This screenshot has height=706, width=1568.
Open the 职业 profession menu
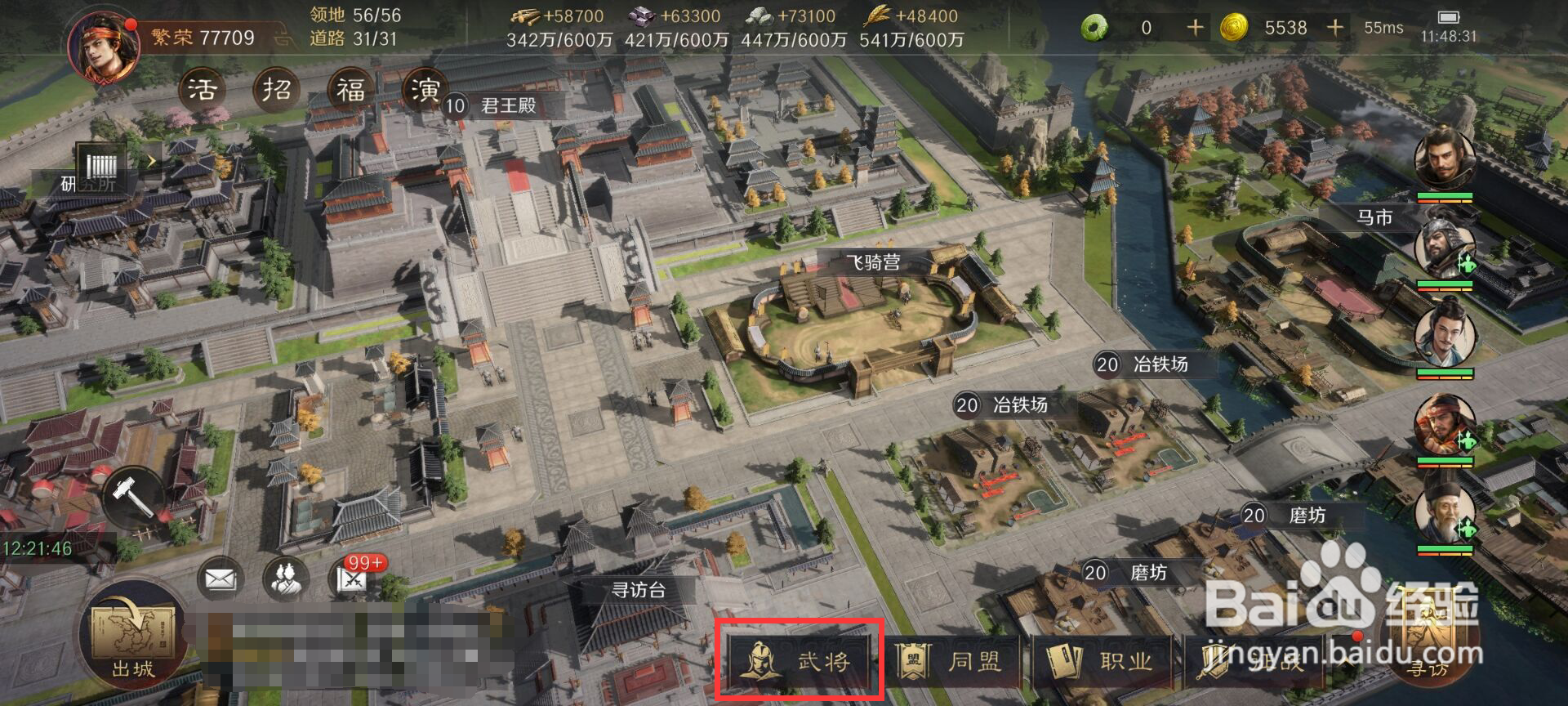[1101, 660]
